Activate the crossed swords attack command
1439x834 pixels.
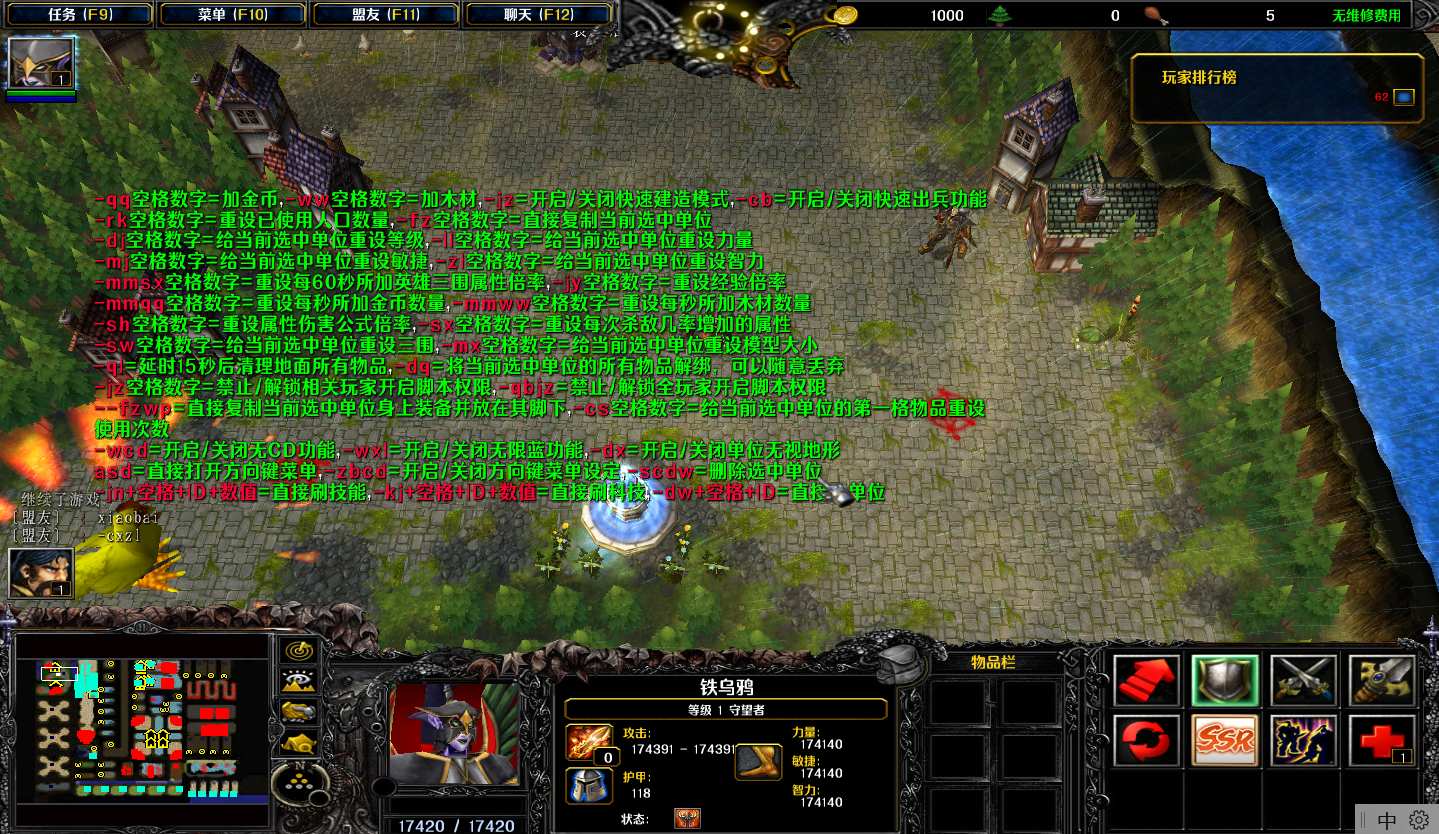(1303, 681)
